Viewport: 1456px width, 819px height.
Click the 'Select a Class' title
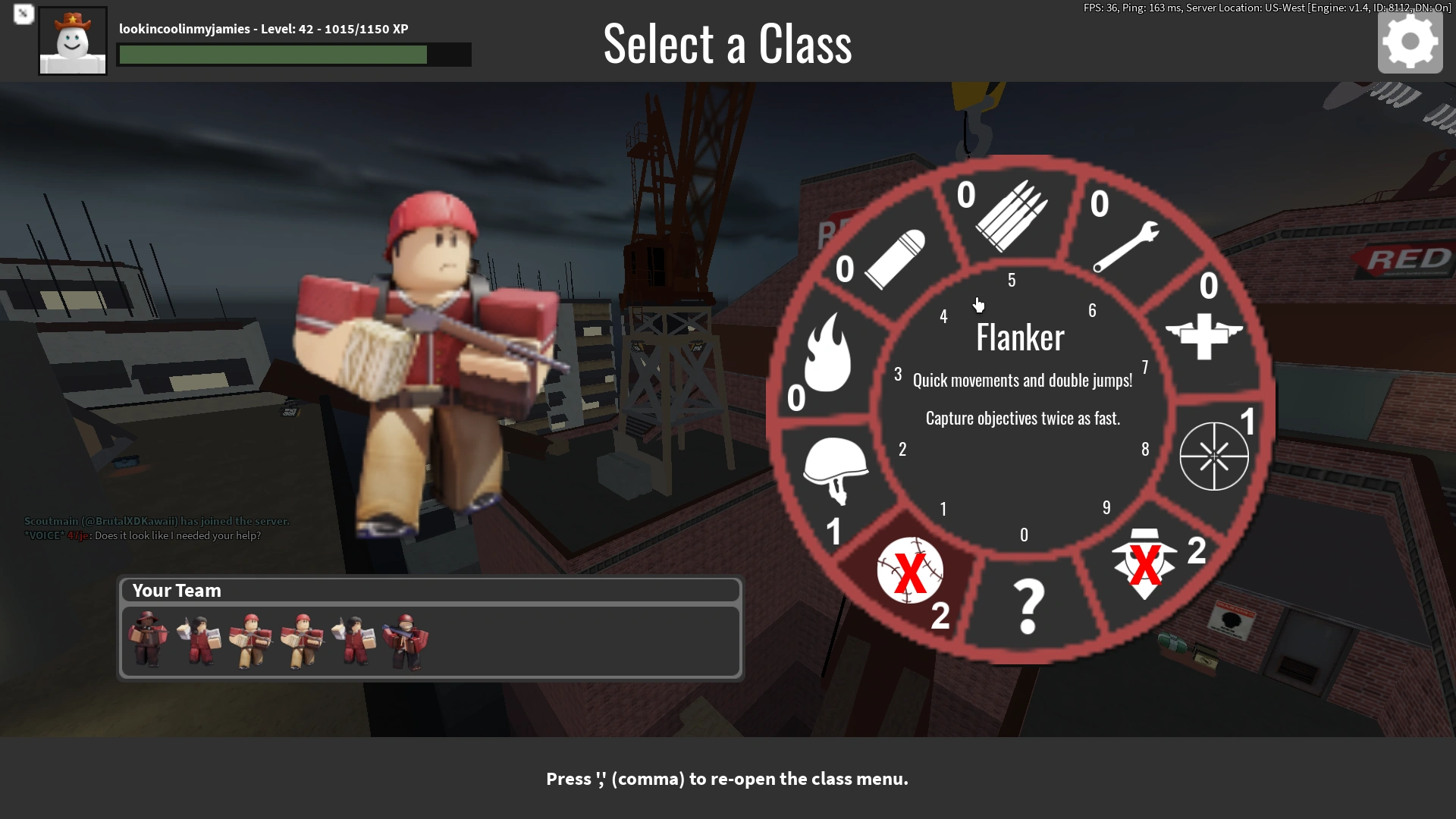pyautogui.click(x=726, y=44)
